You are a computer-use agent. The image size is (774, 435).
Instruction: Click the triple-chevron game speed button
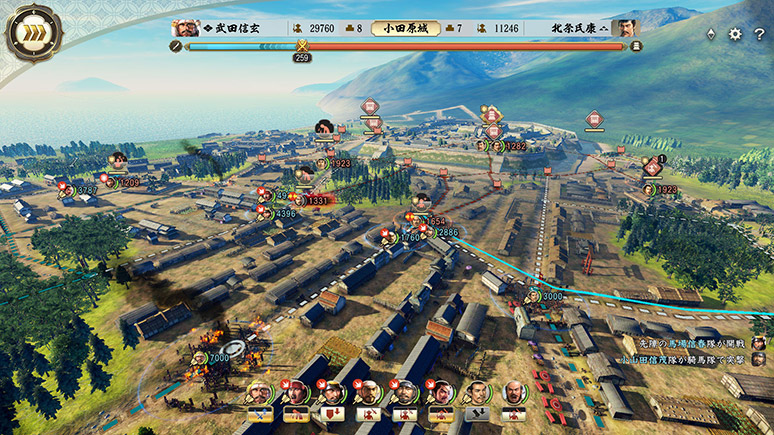pos(34,34)
